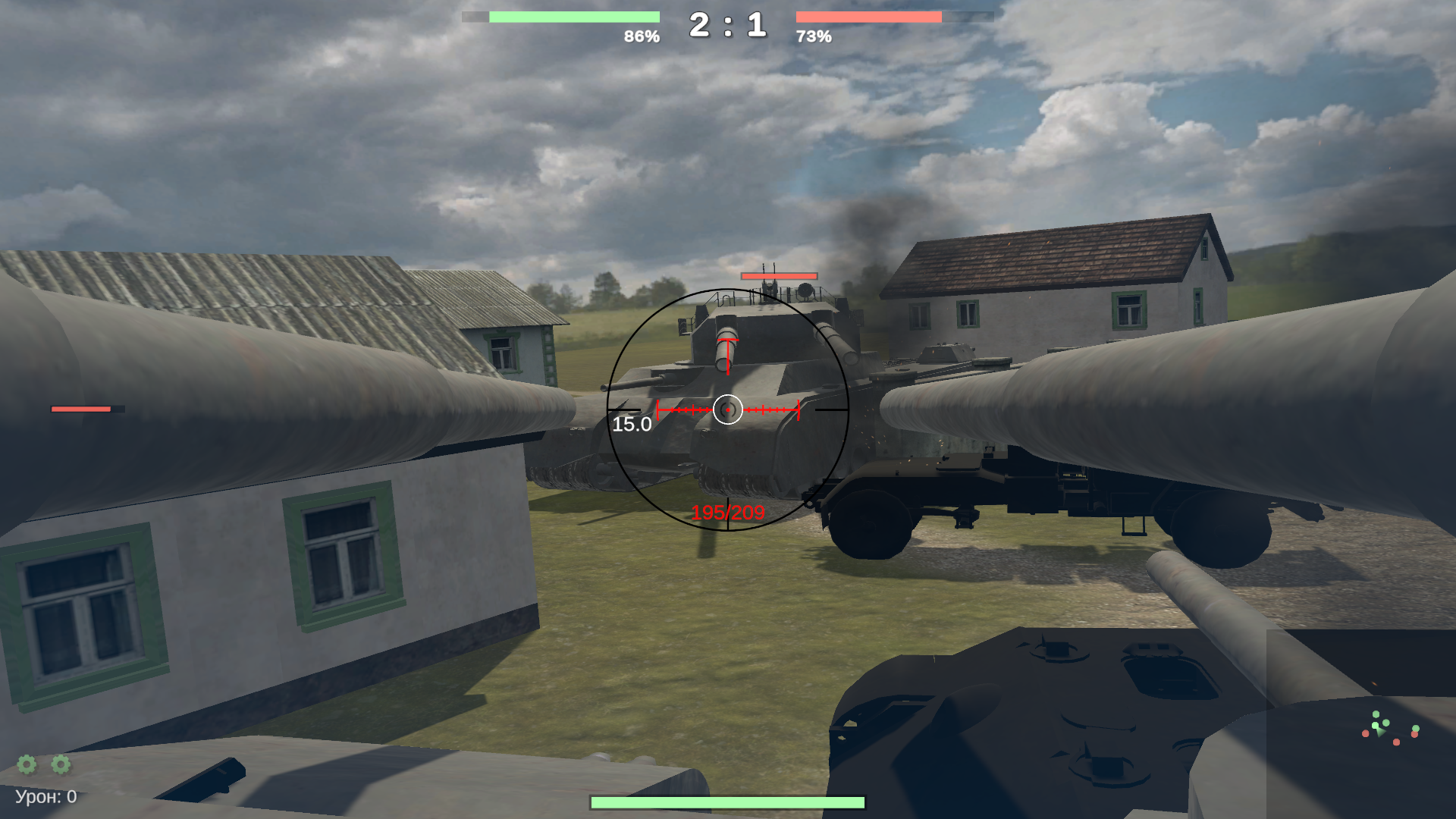Select the Урон: 0 damage counter
Viewport: 1456px width, 819px height.
pyautogui.click(x=45, y=795)
